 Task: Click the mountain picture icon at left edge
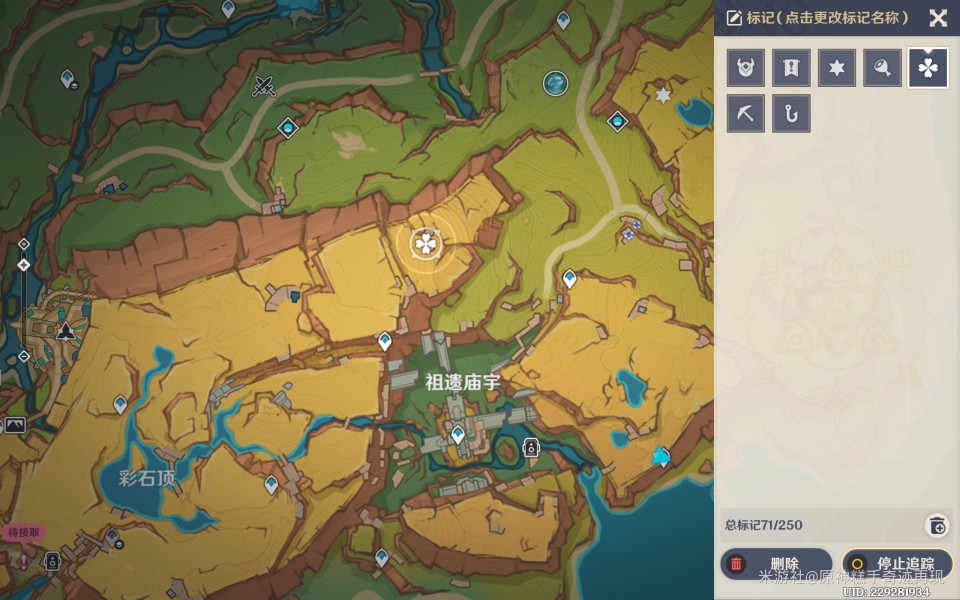tap(14, 426)
